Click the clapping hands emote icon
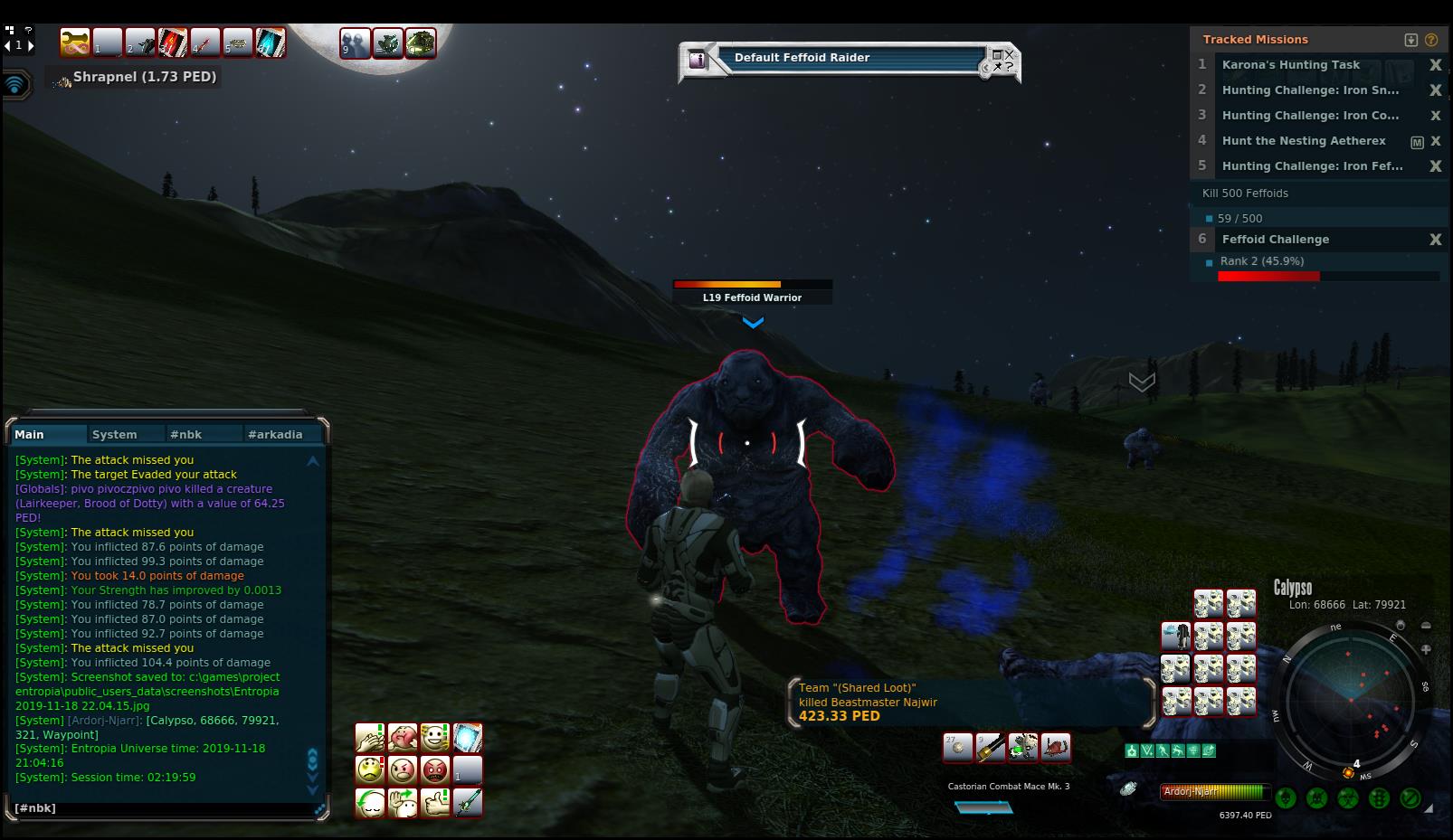The height and width of the screenshot is (840, 1453). tap(370, 738)
